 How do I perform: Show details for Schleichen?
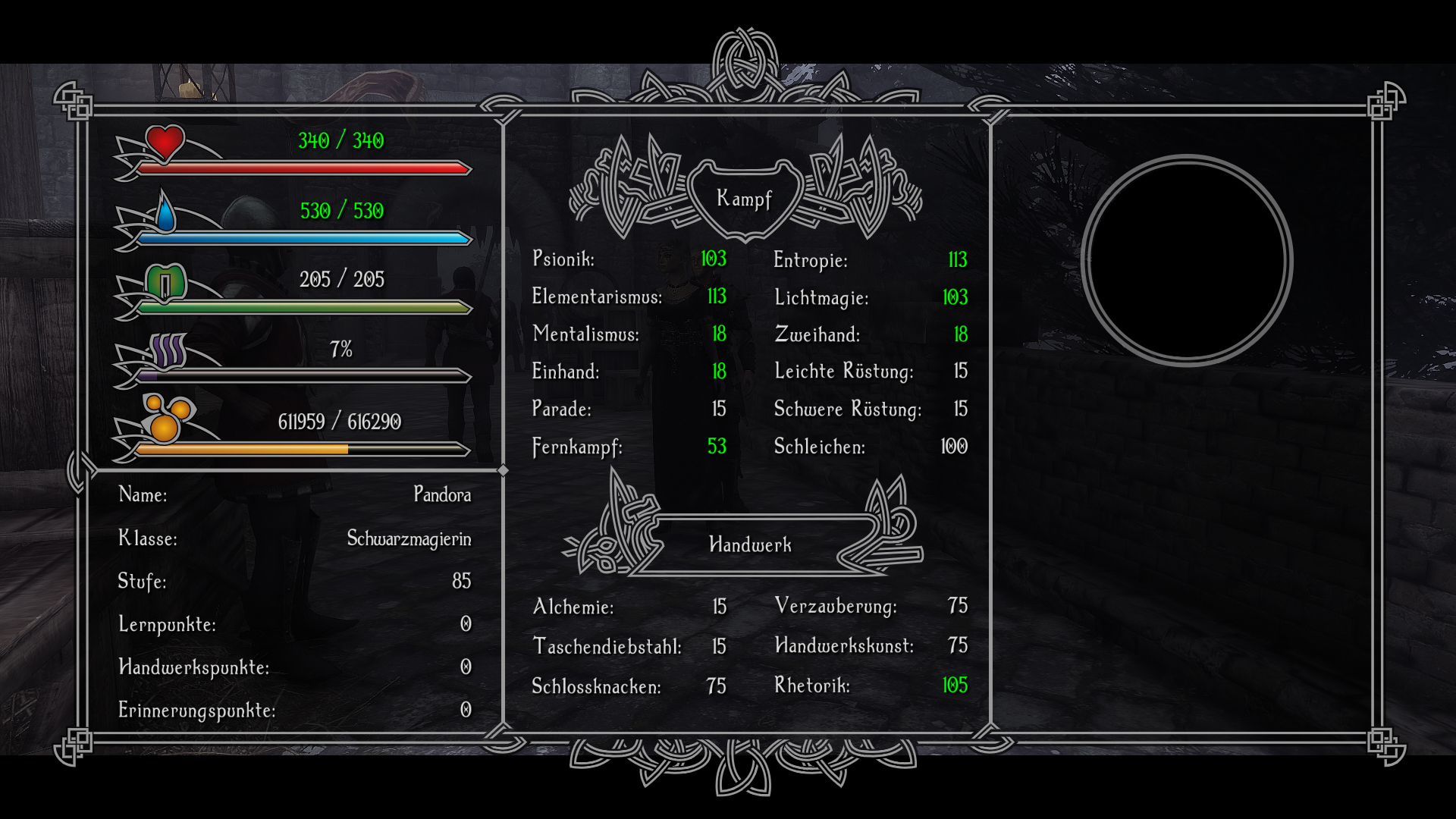point(819,447)
